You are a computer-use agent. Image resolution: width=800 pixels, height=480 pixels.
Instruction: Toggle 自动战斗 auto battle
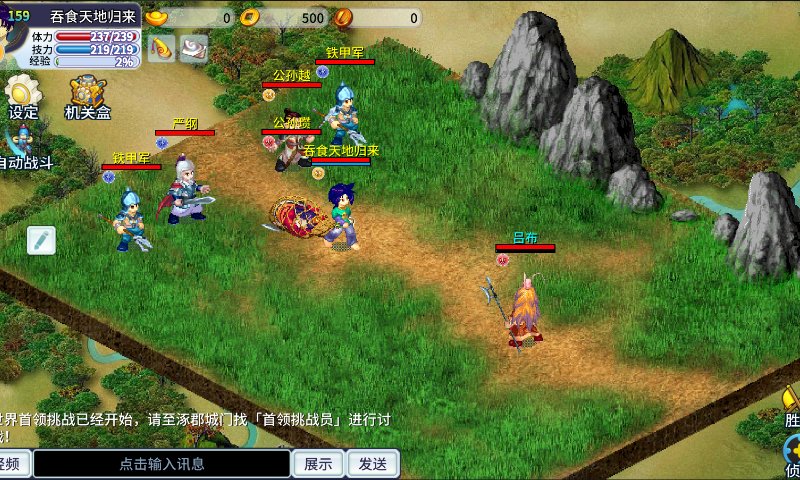(22, 146)
